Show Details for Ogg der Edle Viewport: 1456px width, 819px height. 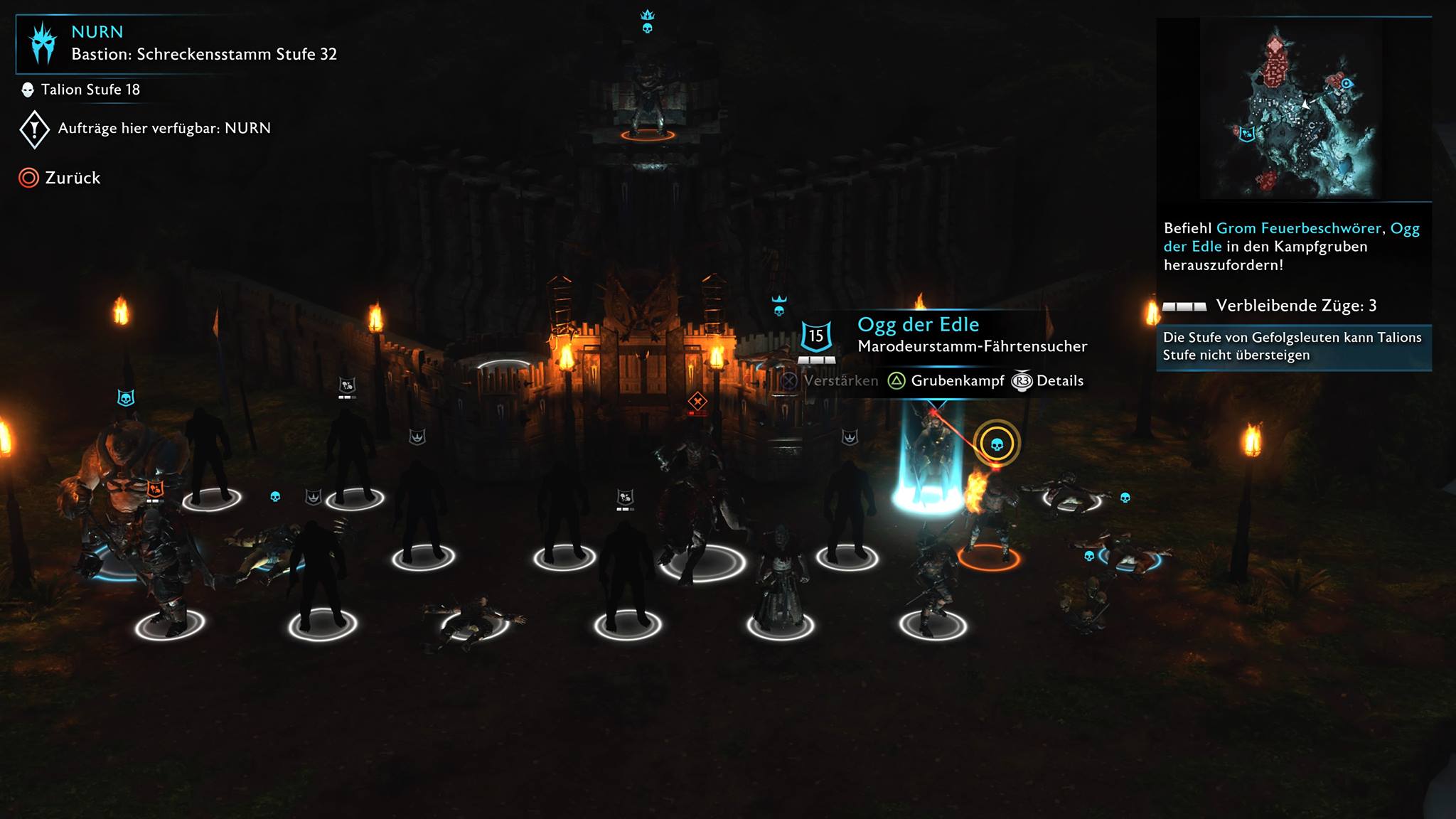(x=1048, y=381)
